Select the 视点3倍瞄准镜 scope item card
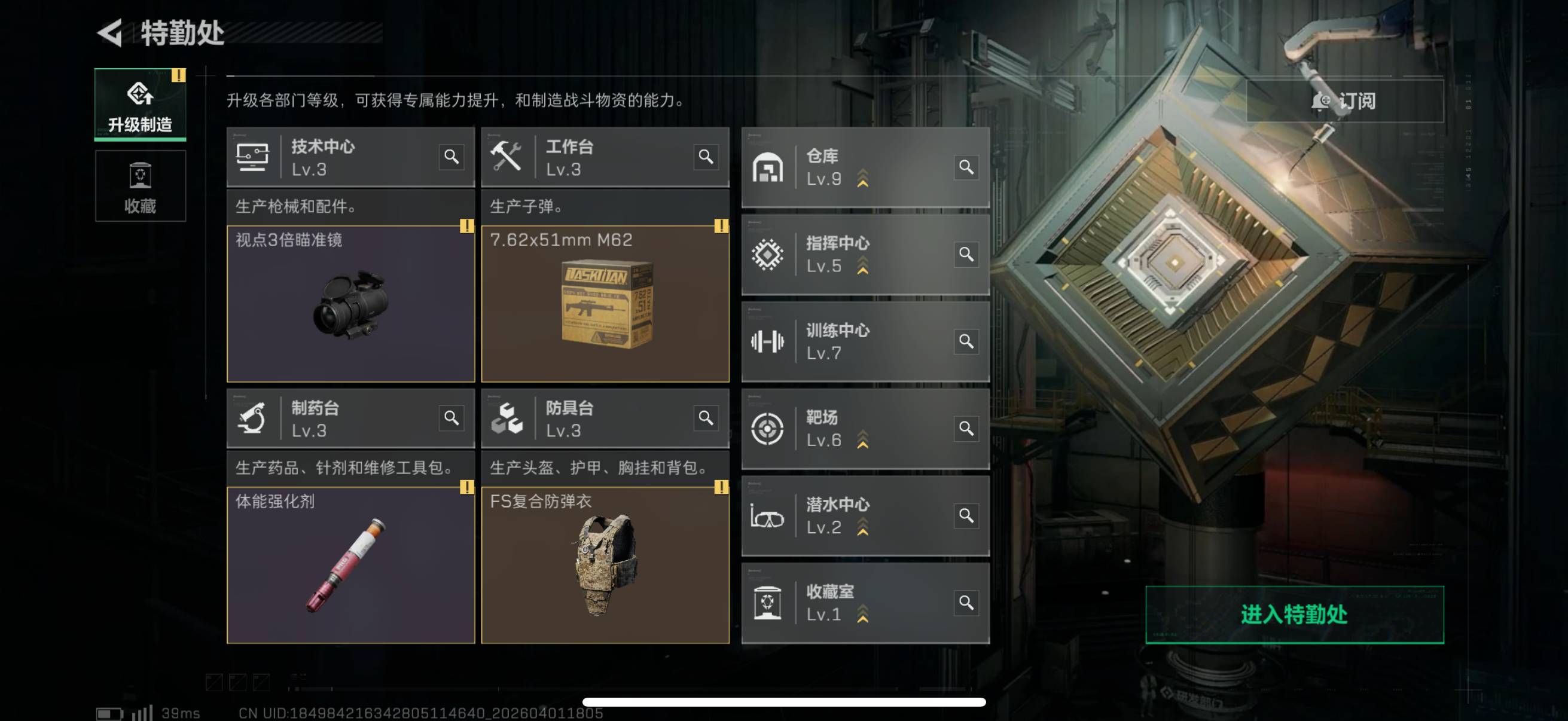The width and height of the screenshot is (1568, 721). tap(350, 304)
